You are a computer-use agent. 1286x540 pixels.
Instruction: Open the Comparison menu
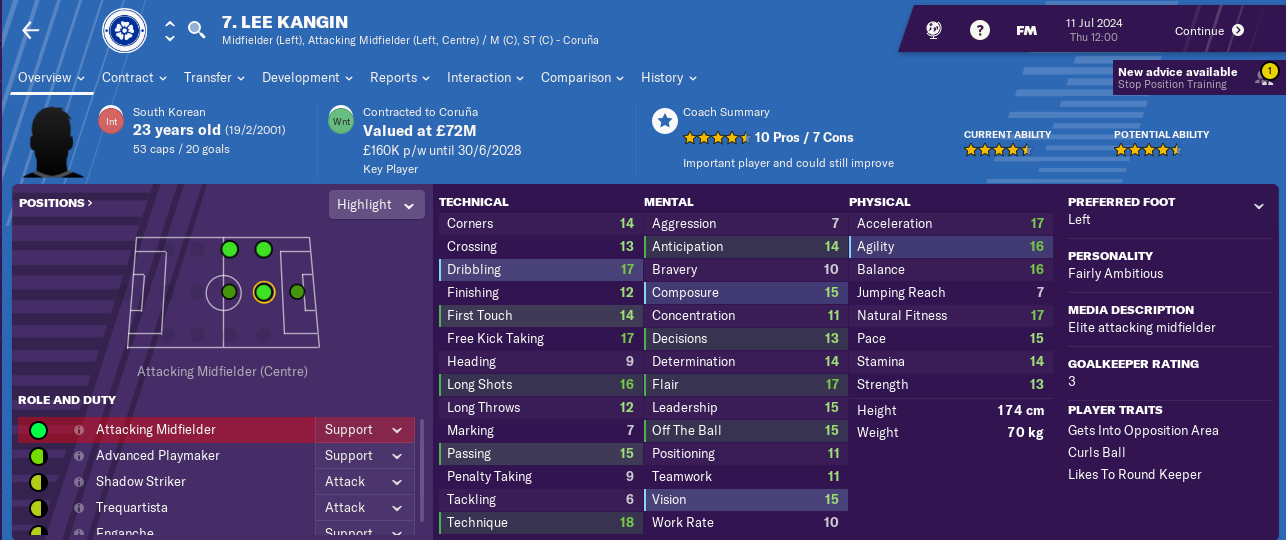(x=583, y=77)
